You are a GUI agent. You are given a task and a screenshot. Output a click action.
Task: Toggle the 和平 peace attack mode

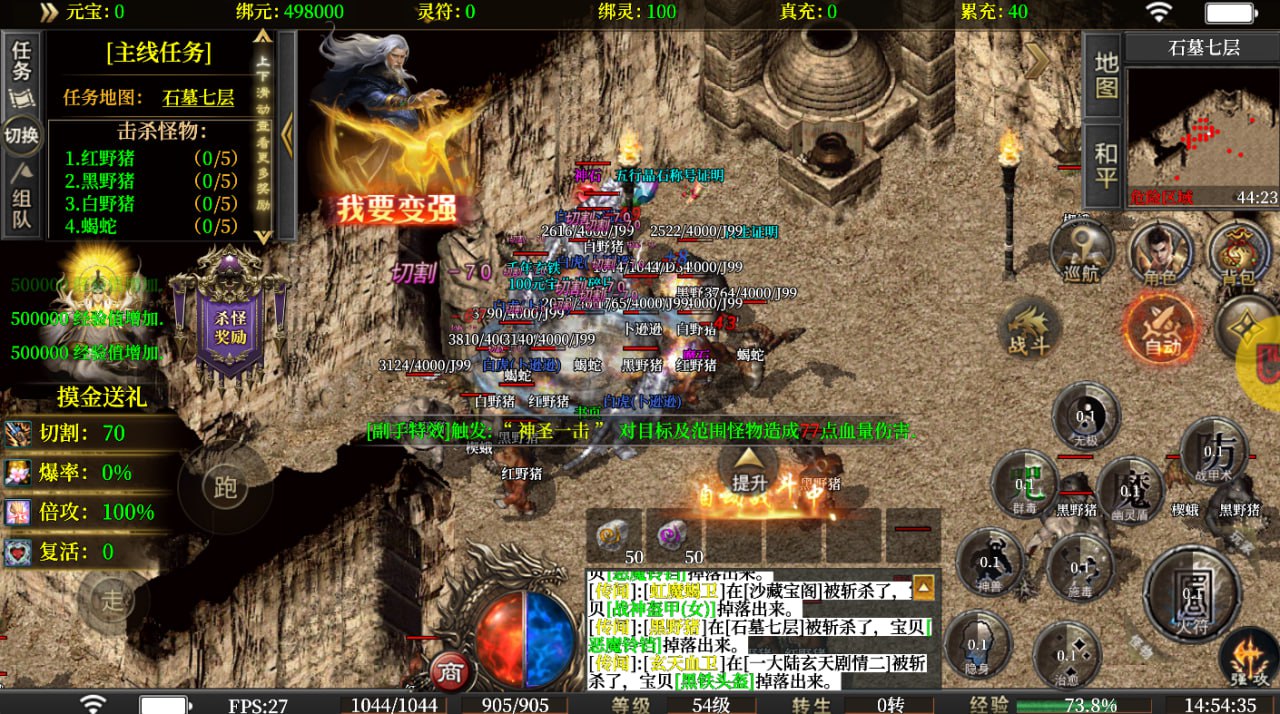(1105, 165)
